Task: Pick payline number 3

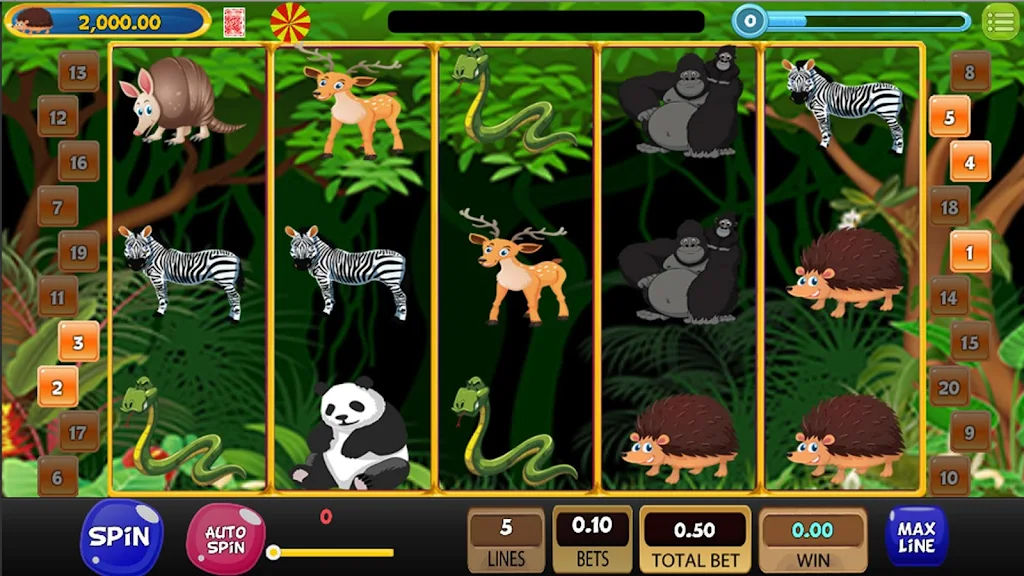Action: (x=78, y=341)
